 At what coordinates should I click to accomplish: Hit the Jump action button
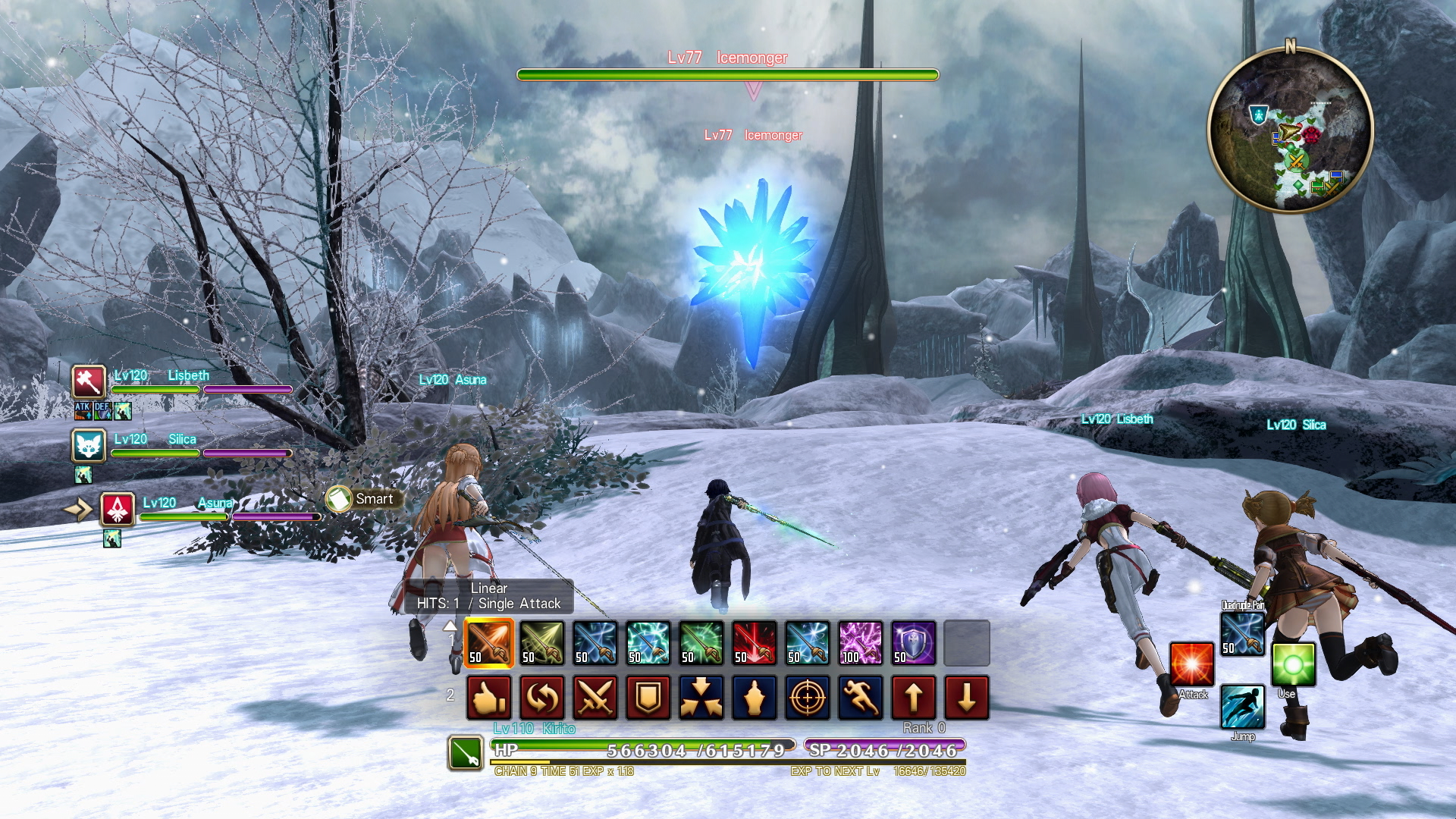click(1242, 707)
